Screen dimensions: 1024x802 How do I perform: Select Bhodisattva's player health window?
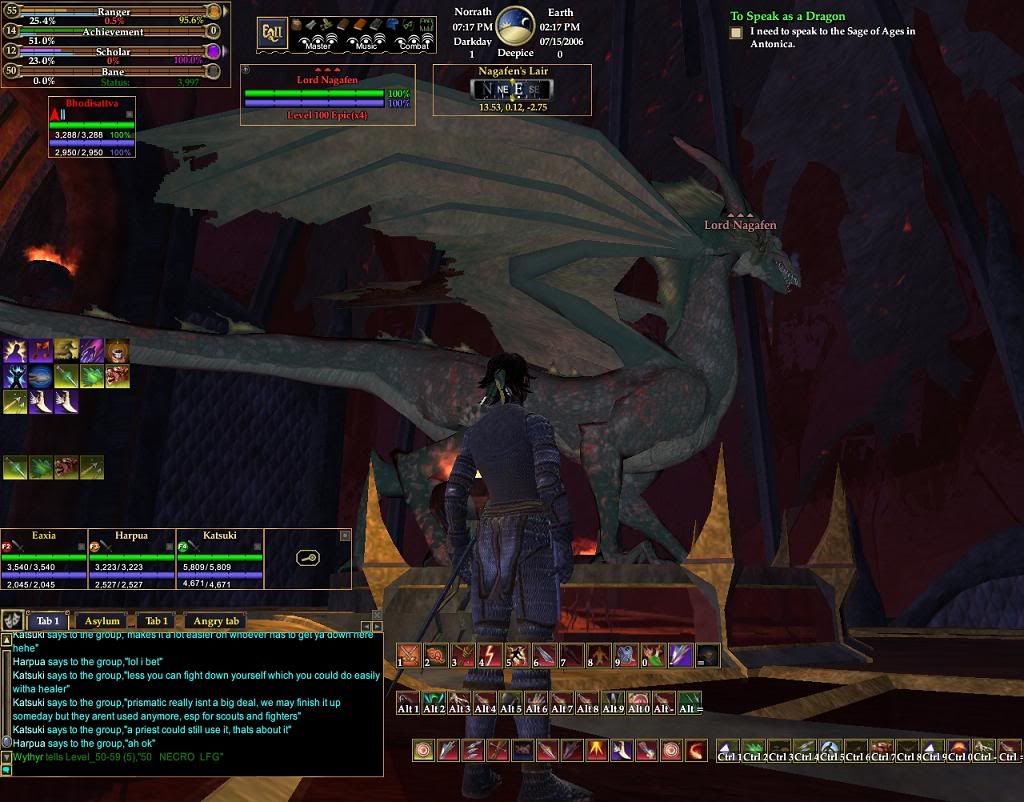(91, 127)
